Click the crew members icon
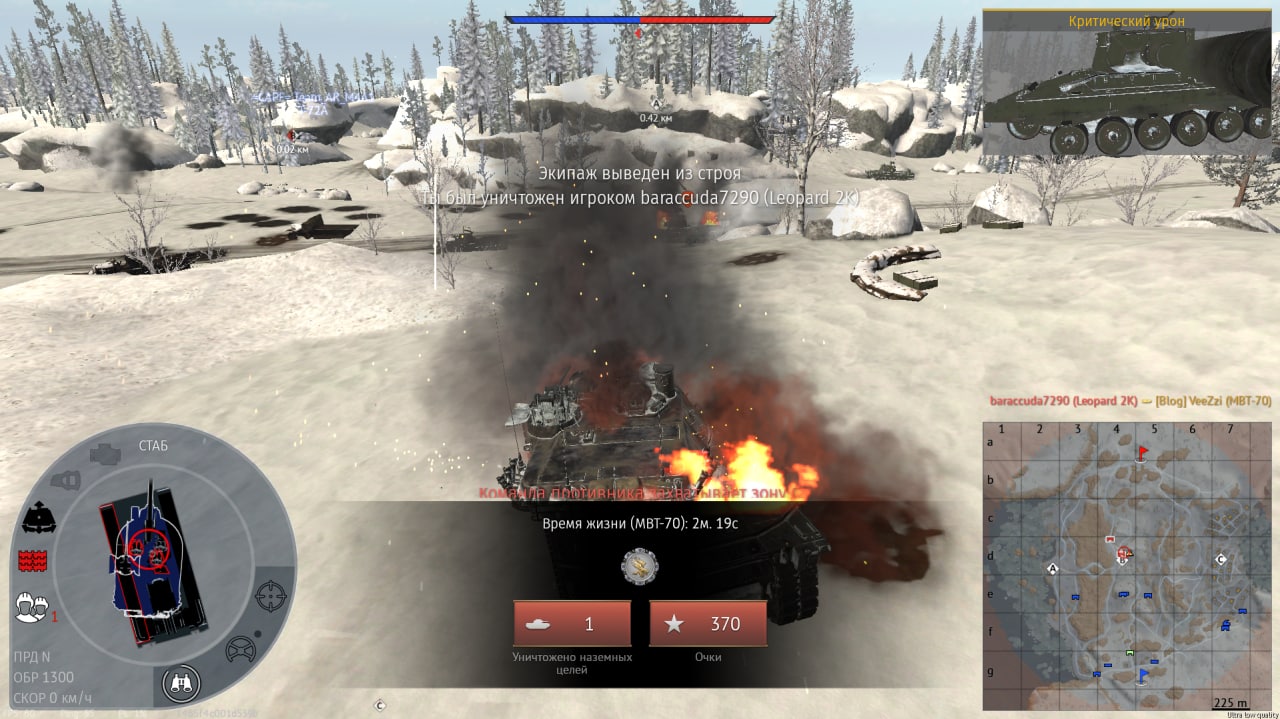Viewport: 1280px width, 719px height. [x=32, y=607]
